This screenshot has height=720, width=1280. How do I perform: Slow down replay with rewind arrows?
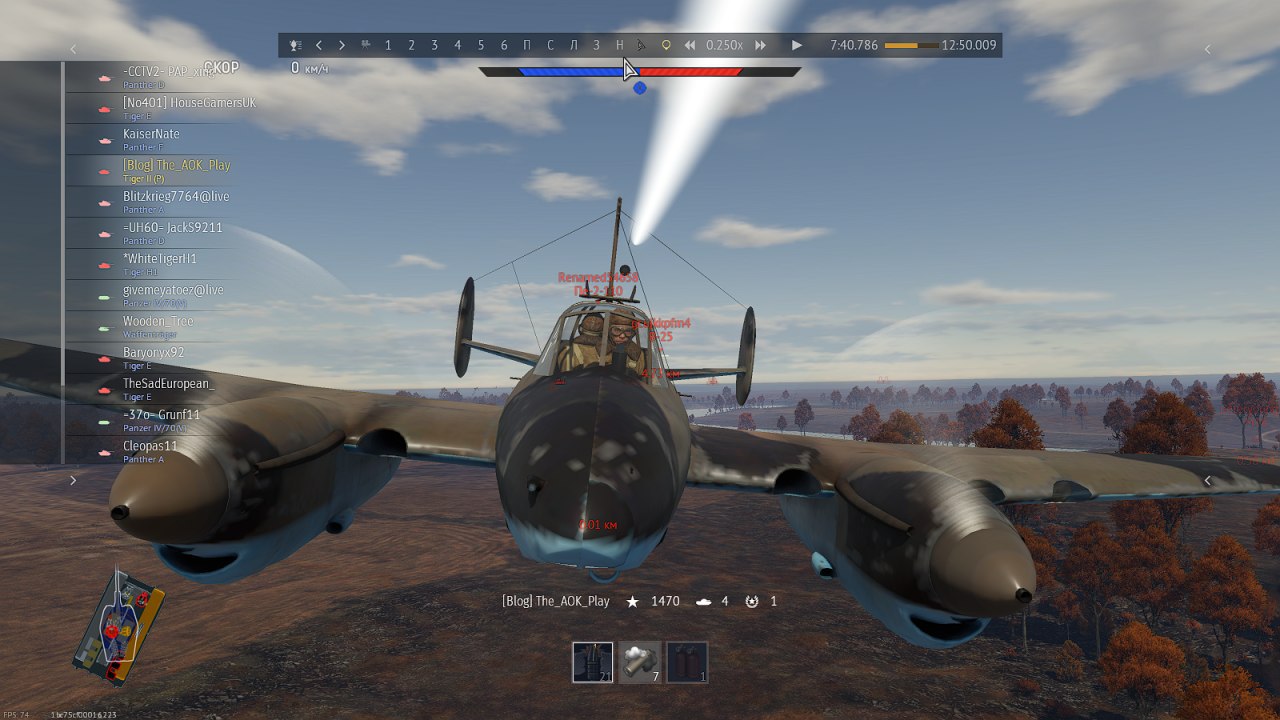tap(690, 45)
